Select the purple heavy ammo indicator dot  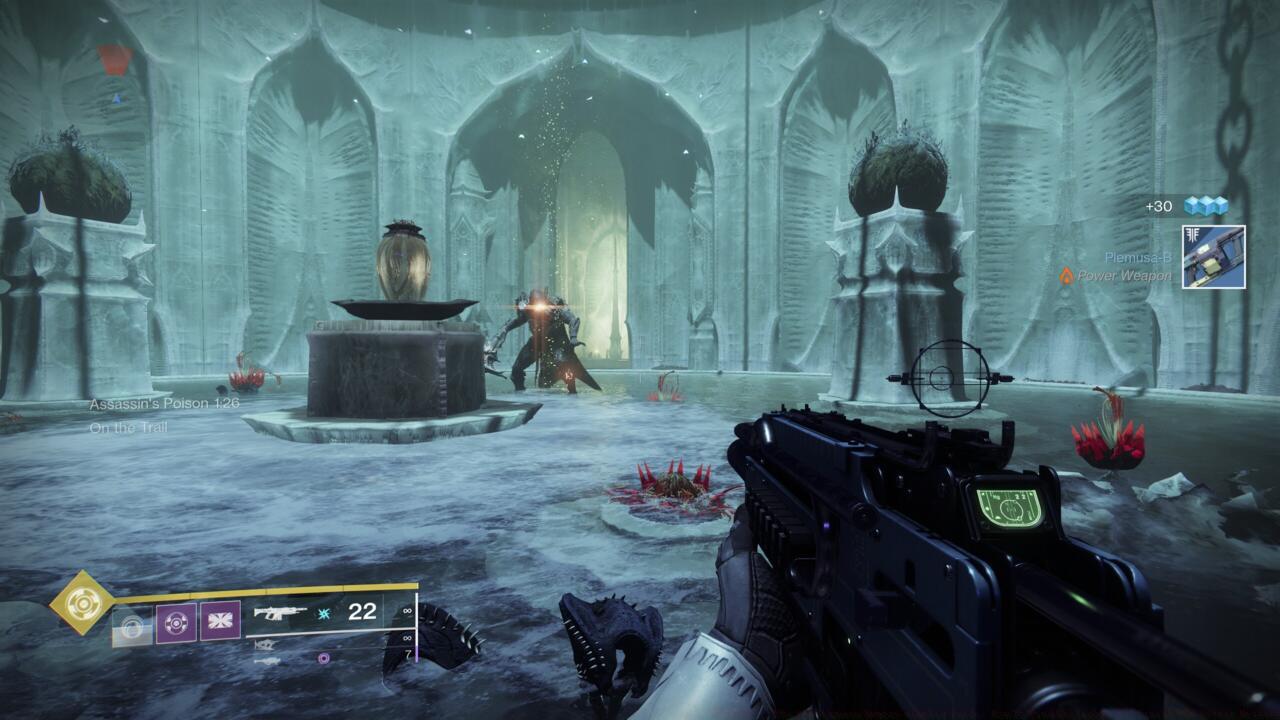click(323, 659)
